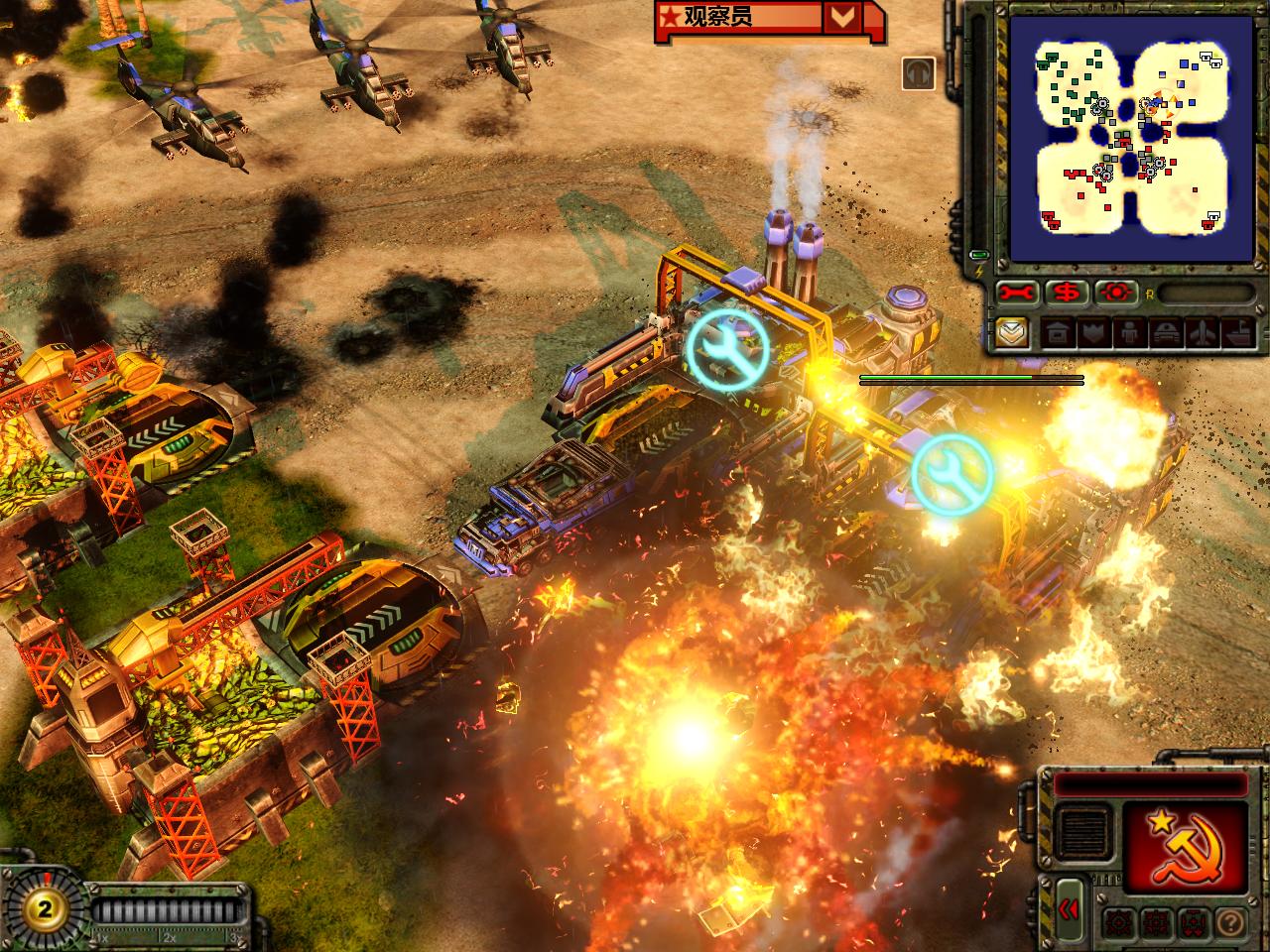Open the gold chevron production tab
The height and width of the screenshot is (952, 1270).
tap(1012, 331)
